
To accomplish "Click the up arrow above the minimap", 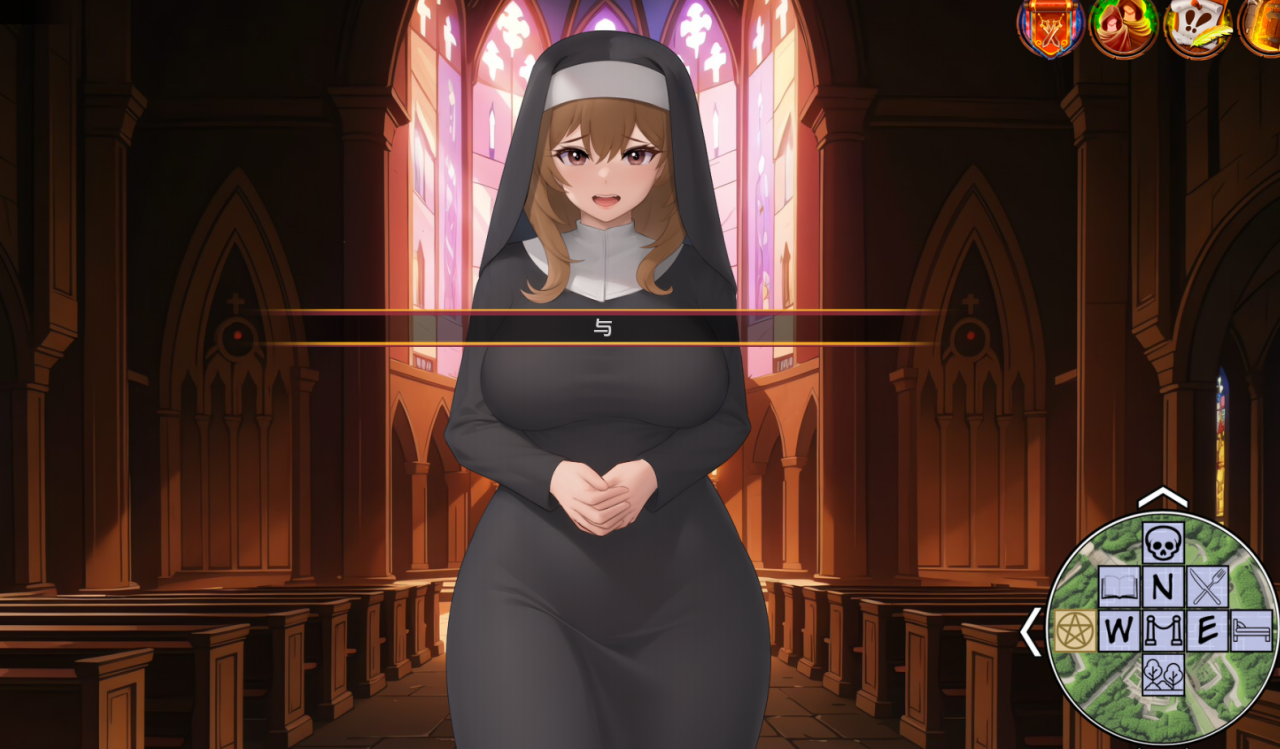I will pos(1162,497).
